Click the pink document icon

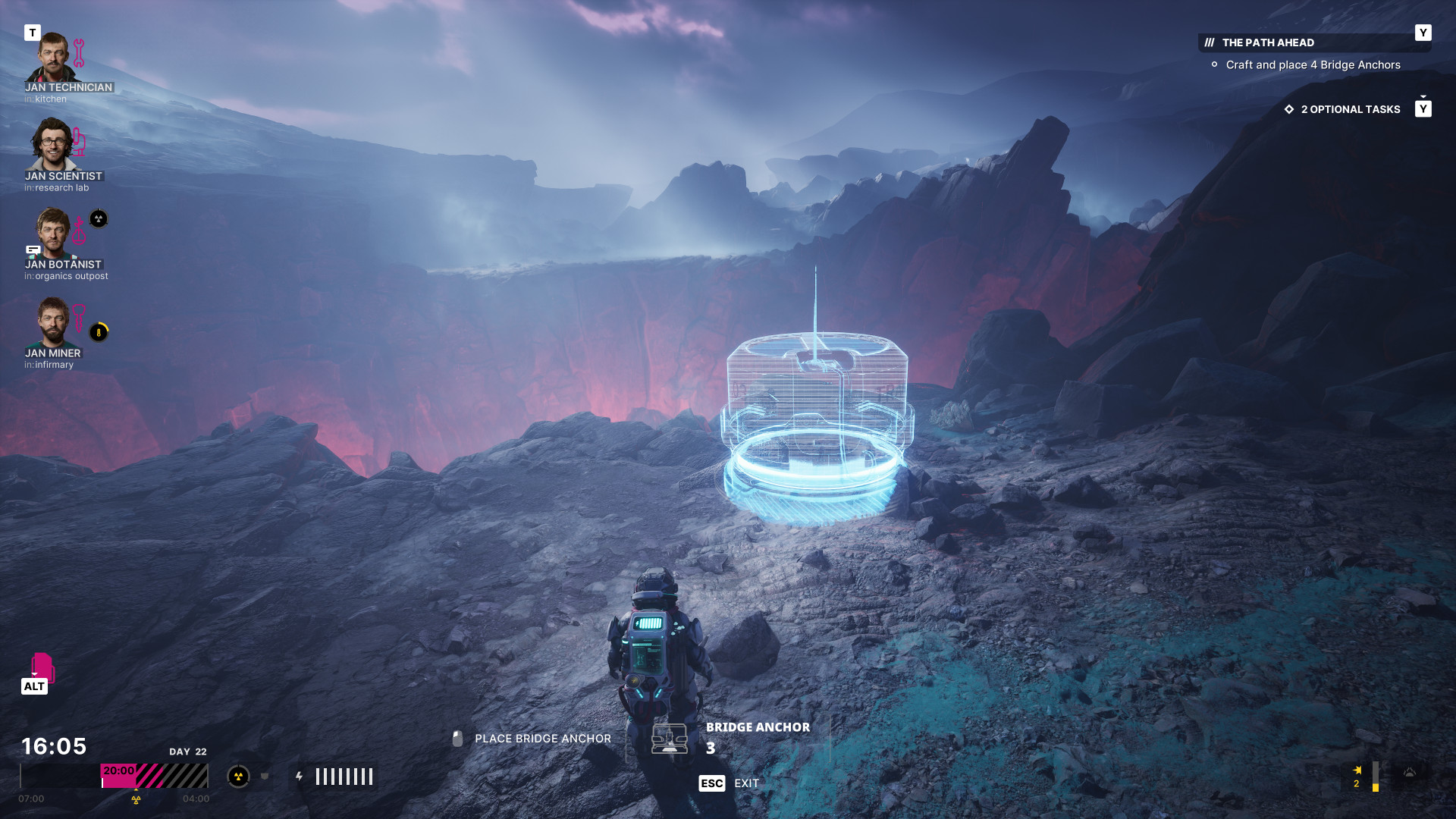coord(42,667)
